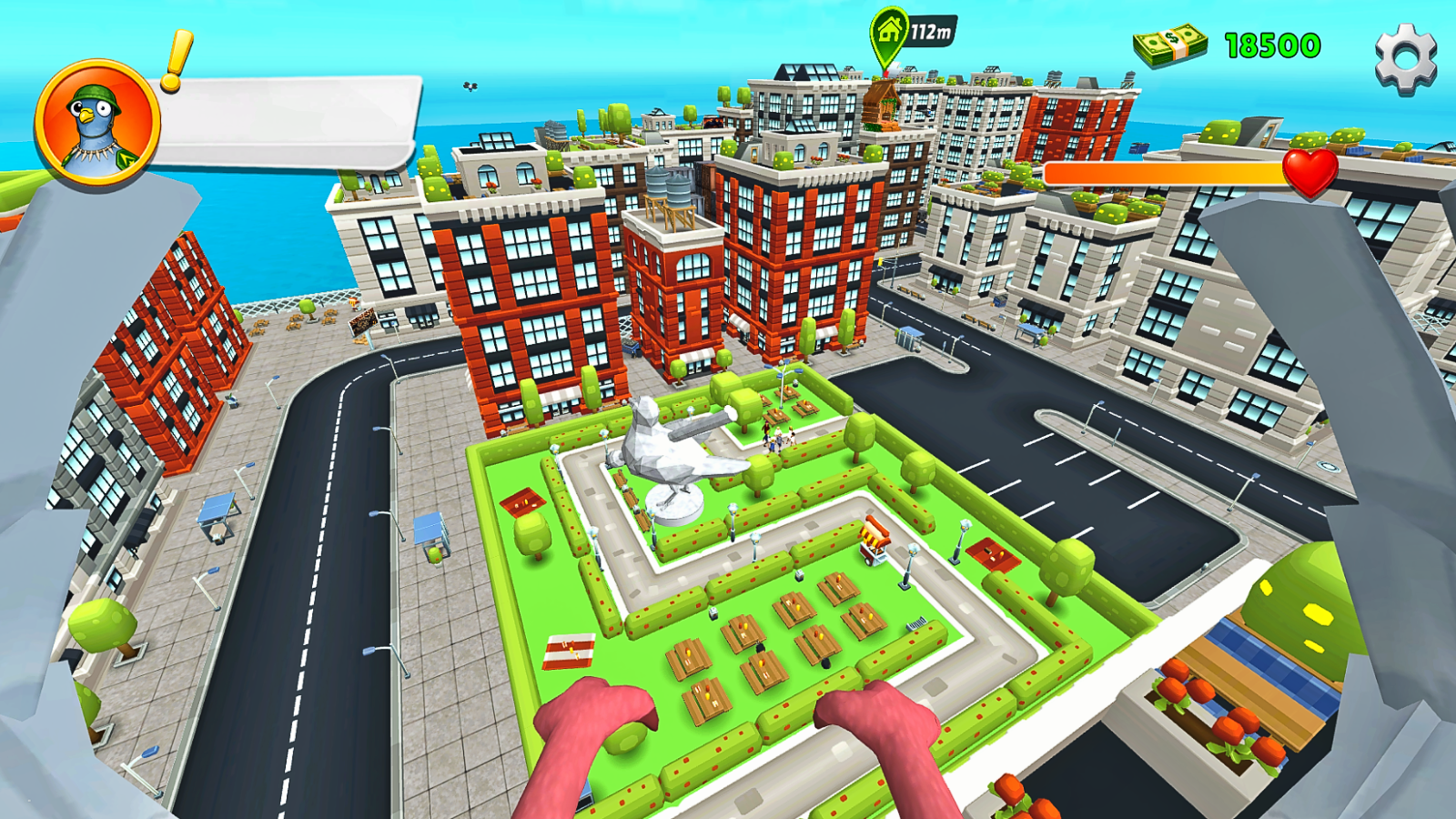The height and width of the screenshot is (819, 1456).
Task: Click the 18500 cash balance
Action: (1271, 44)
